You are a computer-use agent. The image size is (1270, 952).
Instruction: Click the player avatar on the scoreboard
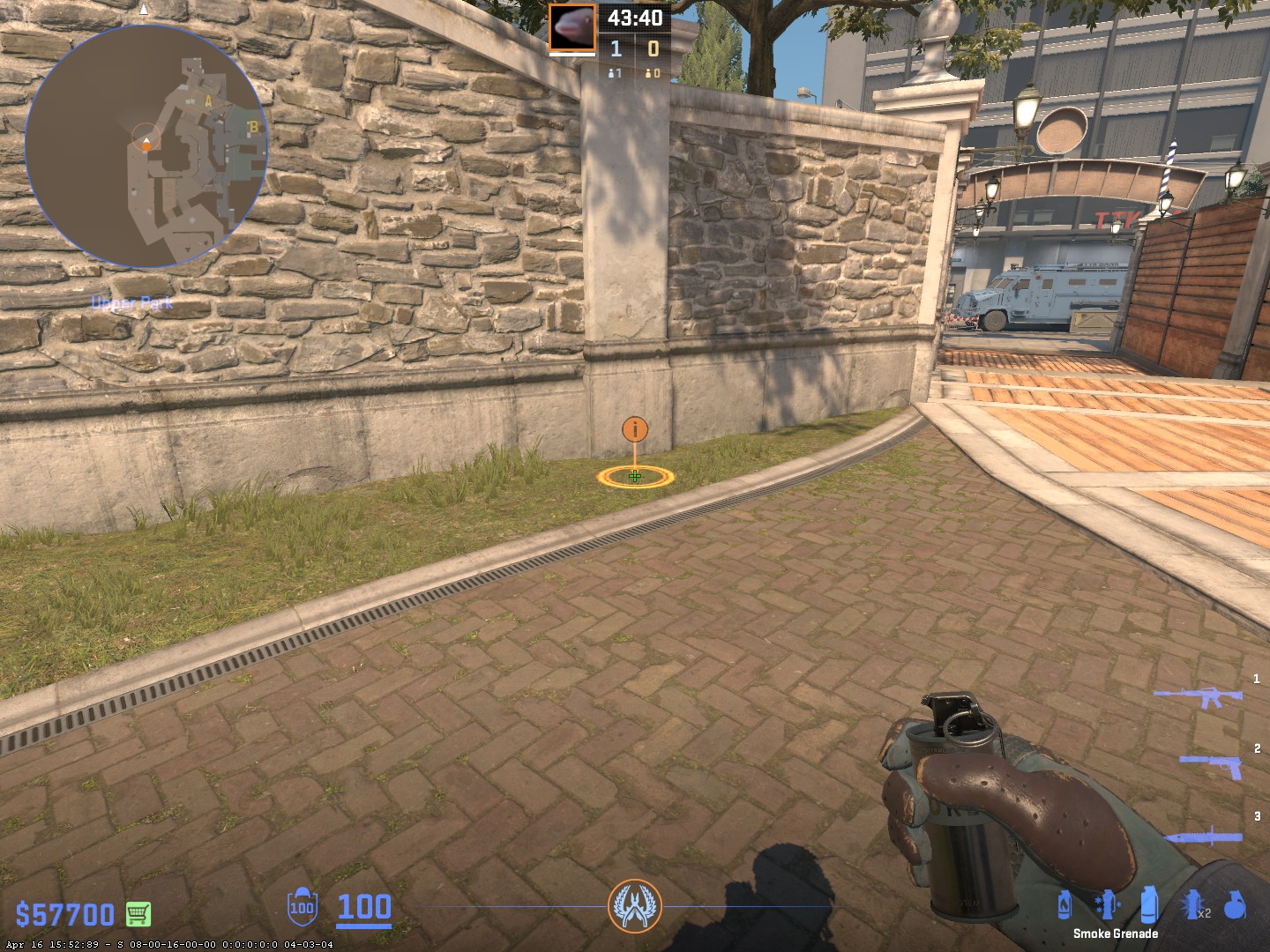pyautogui.click(x=572, y=28)
